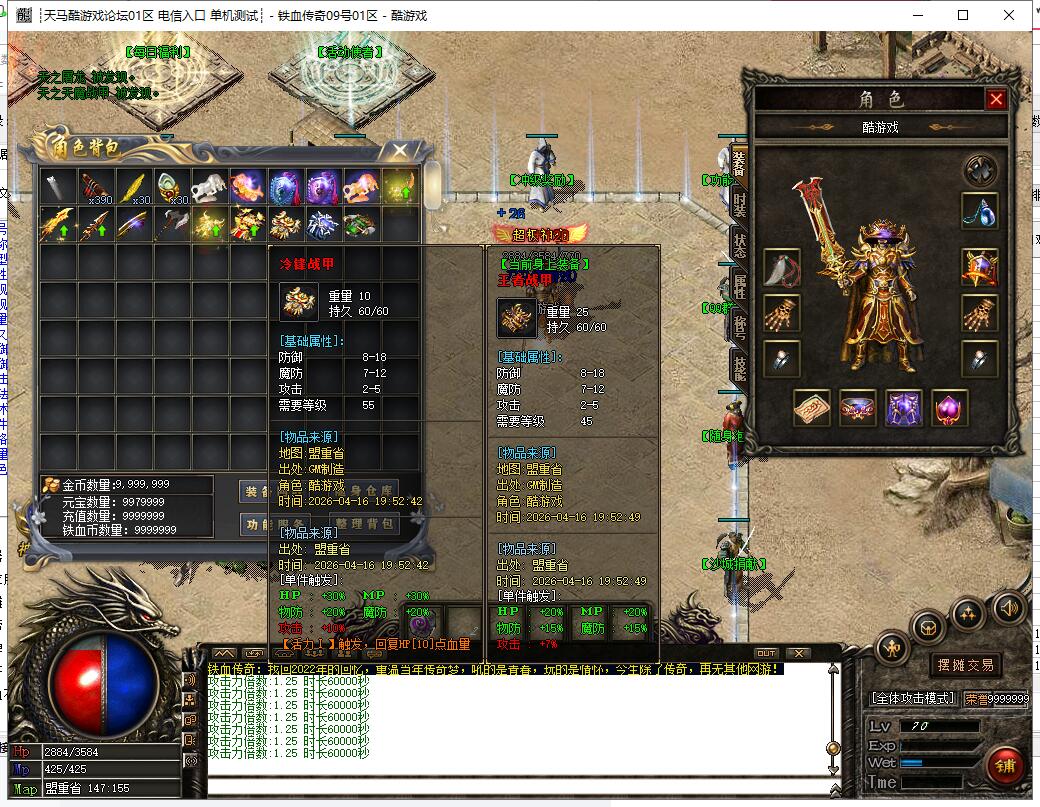Change the 全体攻击模式 attack mode
The height and width of the screenshot is (807, 1040).
tap(913, 698)
